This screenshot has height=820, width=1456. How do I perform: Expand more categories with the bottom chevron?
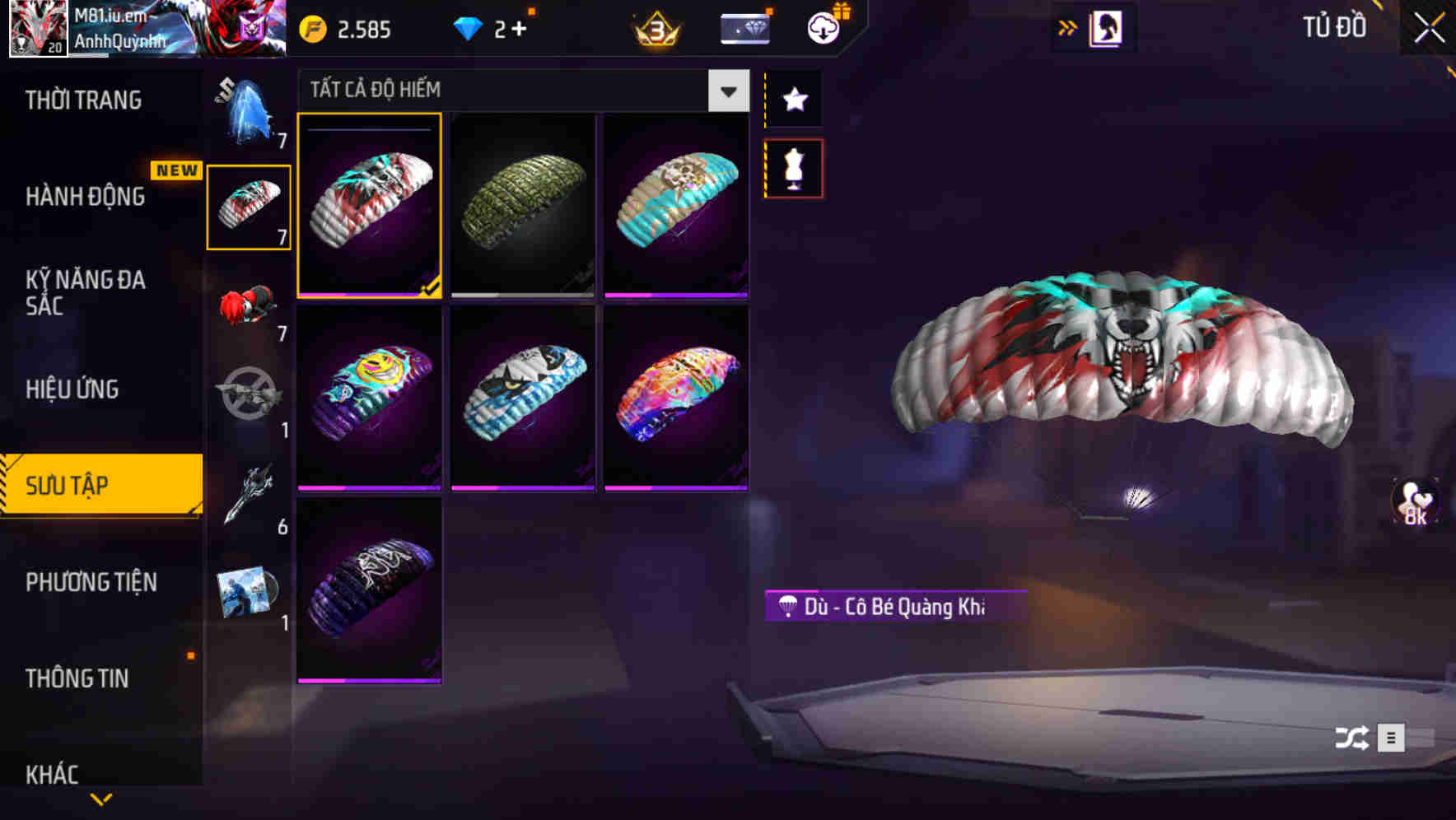pos(101,797)
